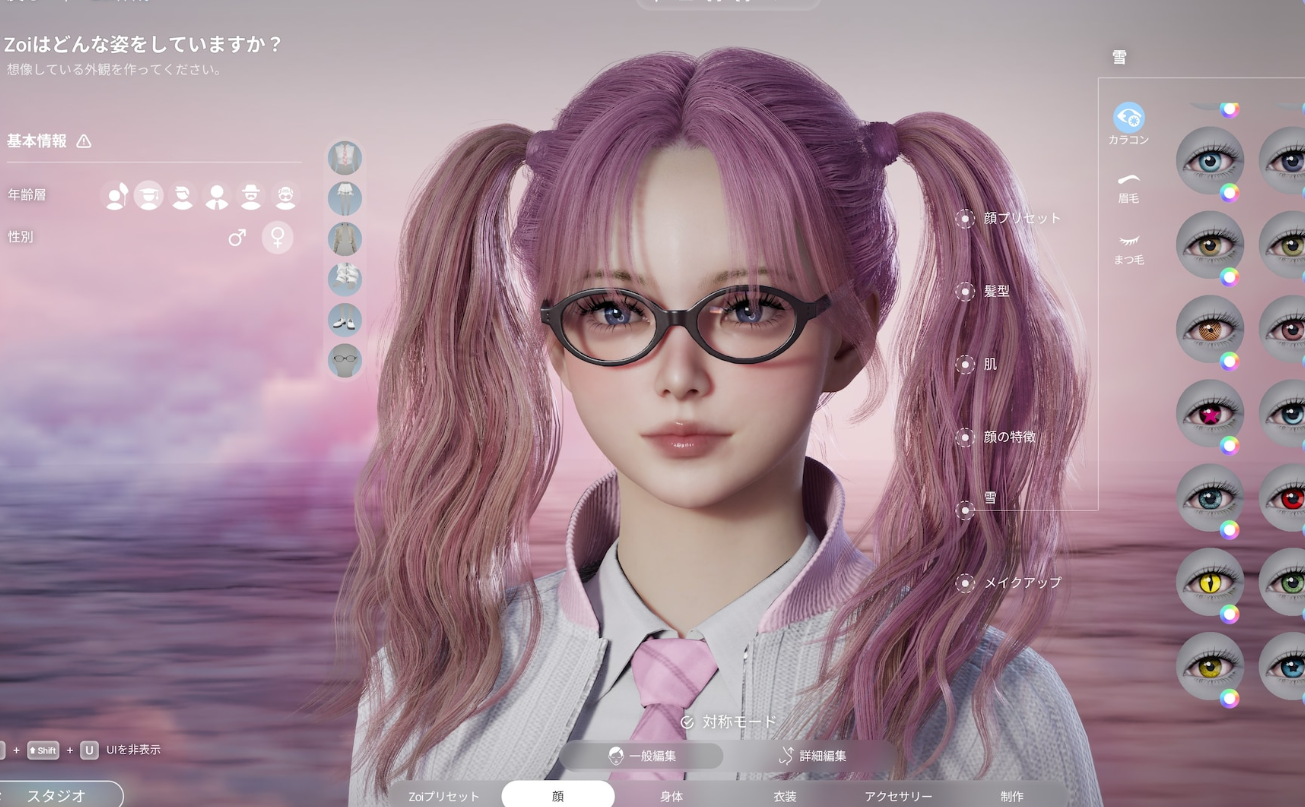The height and width of the screenshot is (807, 1305).
Task: Open the スタジオ button
Action: (x=57, y=795)
